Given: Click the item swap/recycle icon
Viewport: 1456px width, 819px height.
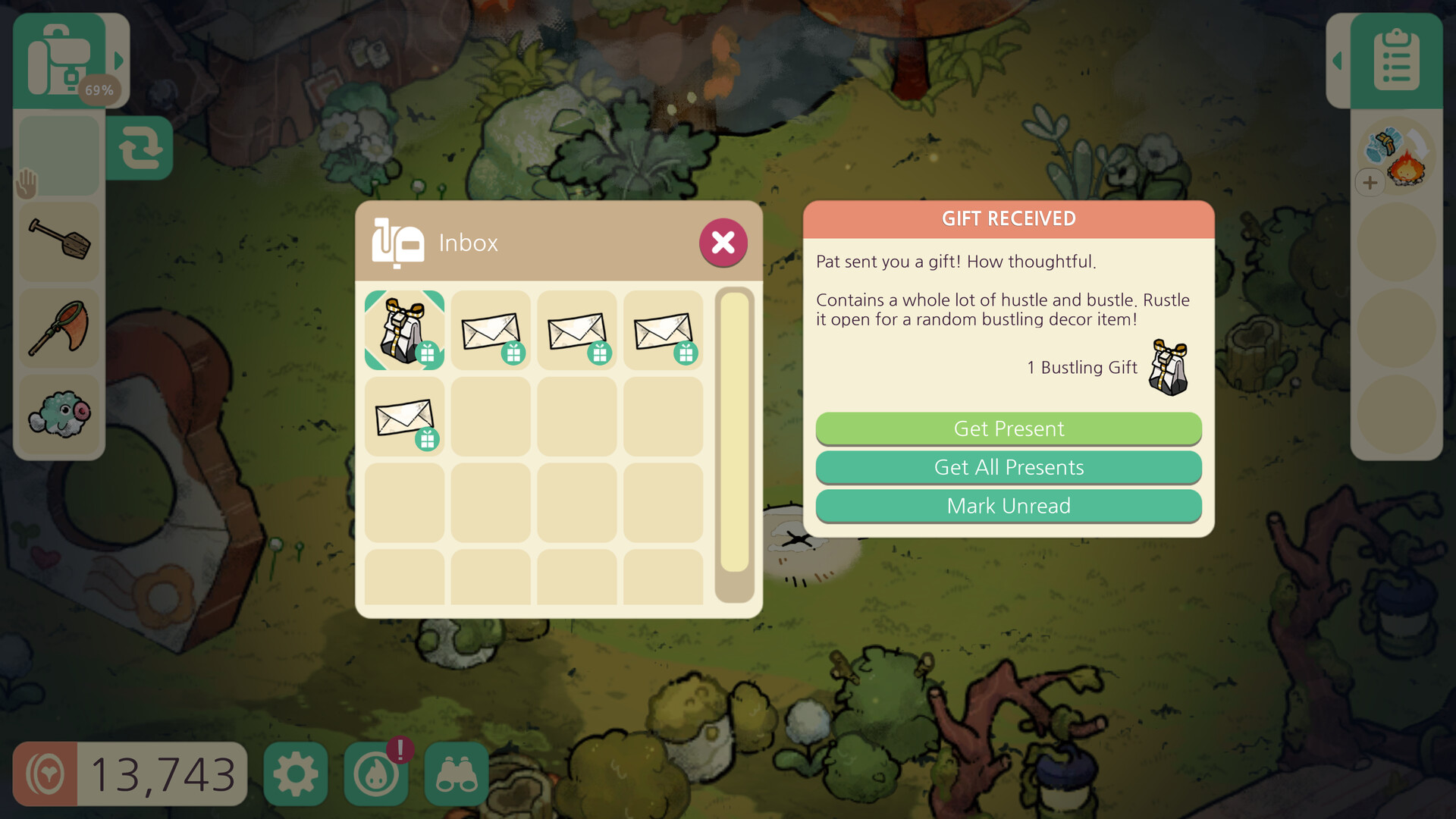Looking at the screenshot, I should pyautogui.click(x=140, y=148).
